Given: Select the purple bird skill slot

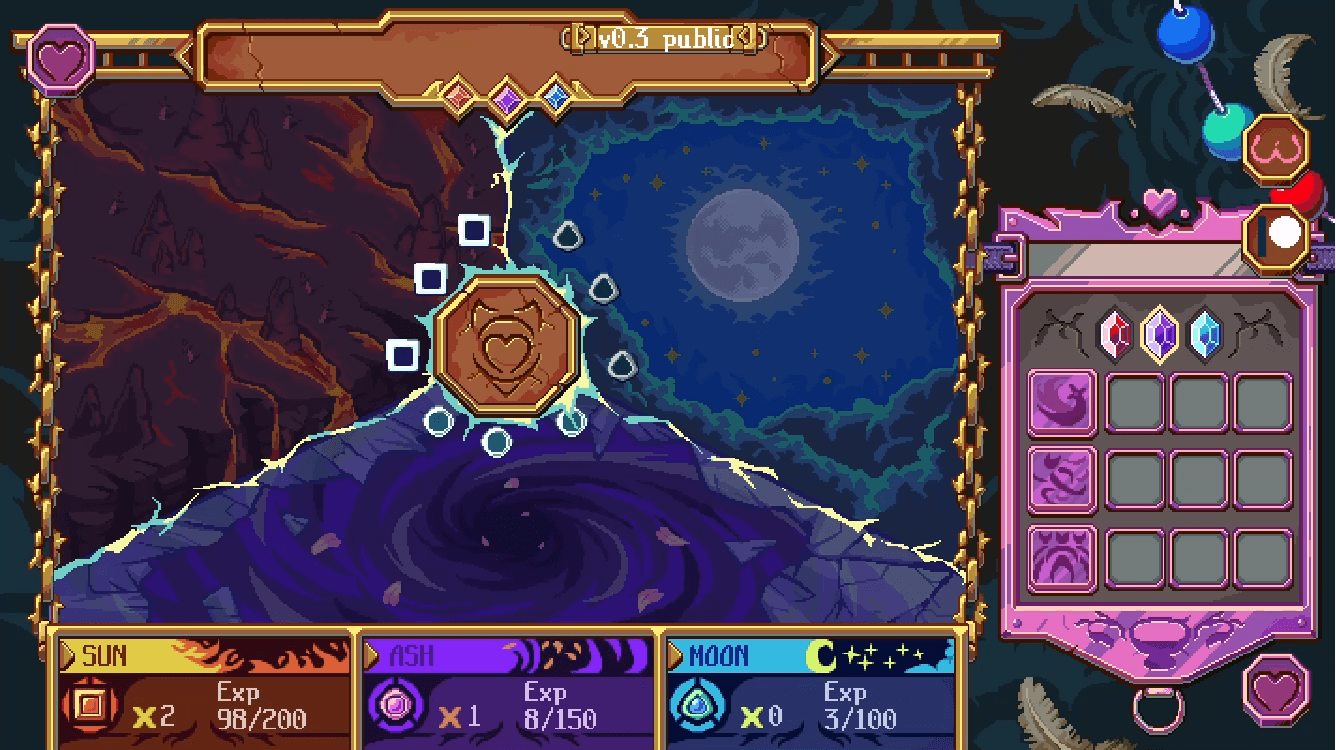Looking at the screenshot, I should 1062,403.
